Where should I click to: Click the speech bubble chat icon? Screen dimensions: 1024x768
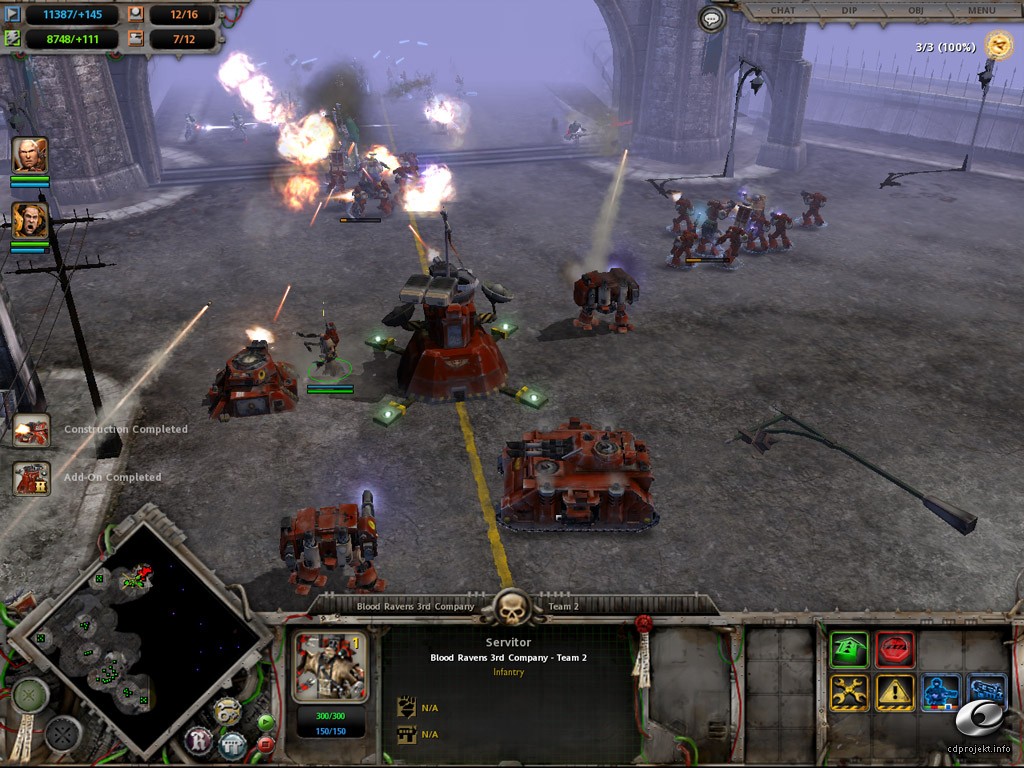(711, 18)
